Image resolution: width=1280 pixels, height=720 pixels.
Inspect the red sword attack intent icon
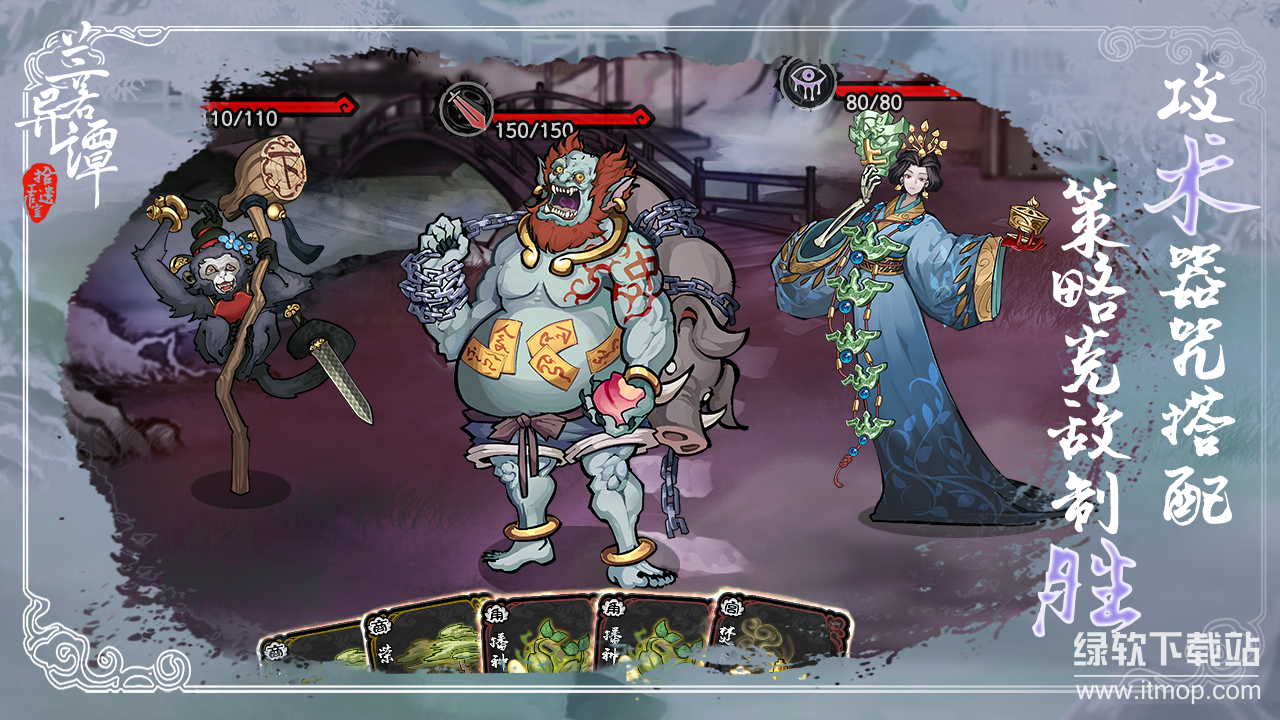pos(466,108)
